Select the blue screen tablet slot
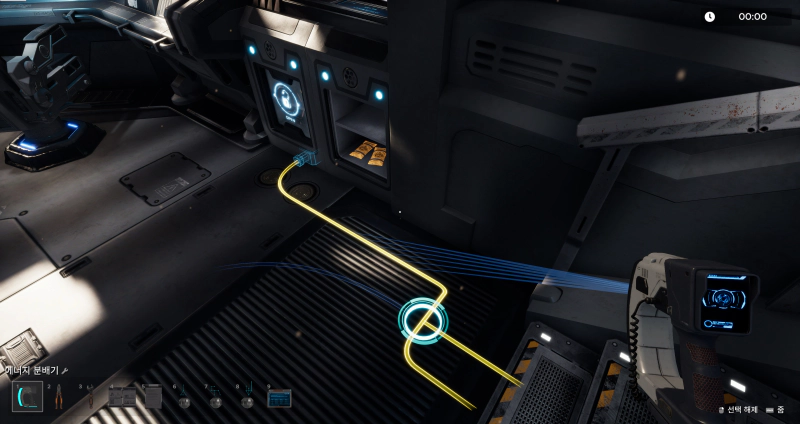The image size is (800, 424). 279,398
